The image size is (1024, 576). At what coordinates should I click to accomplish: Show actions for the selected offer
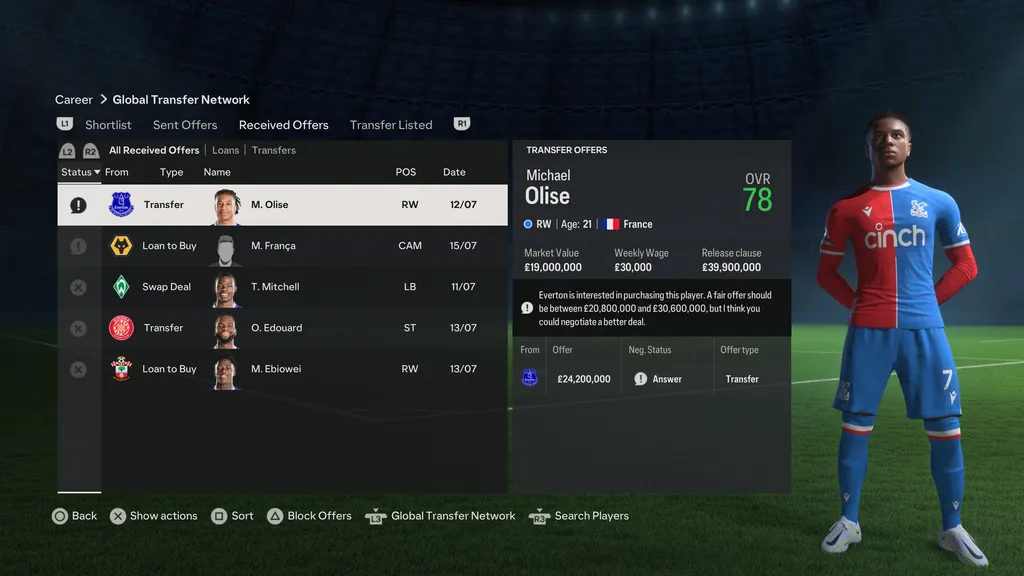click(153, 516)
